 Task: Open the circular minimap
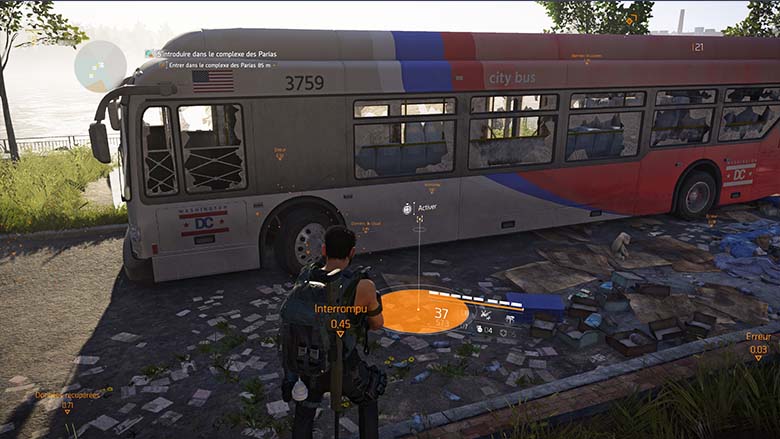click(100, 66)
